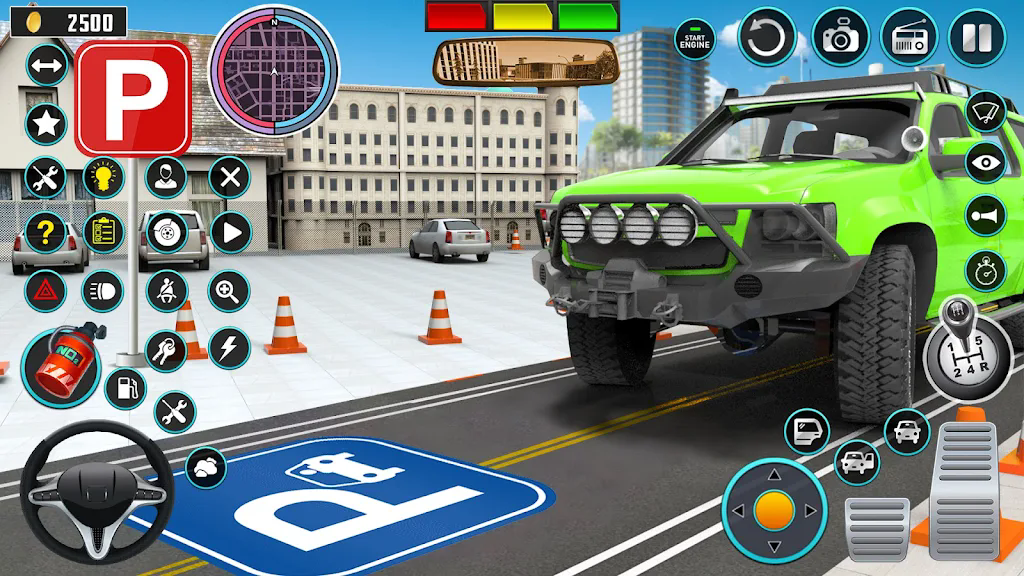This screenshot has height=576, width=1024.
Task: Toggle the eye visibility button
Action: click(987, 162)
